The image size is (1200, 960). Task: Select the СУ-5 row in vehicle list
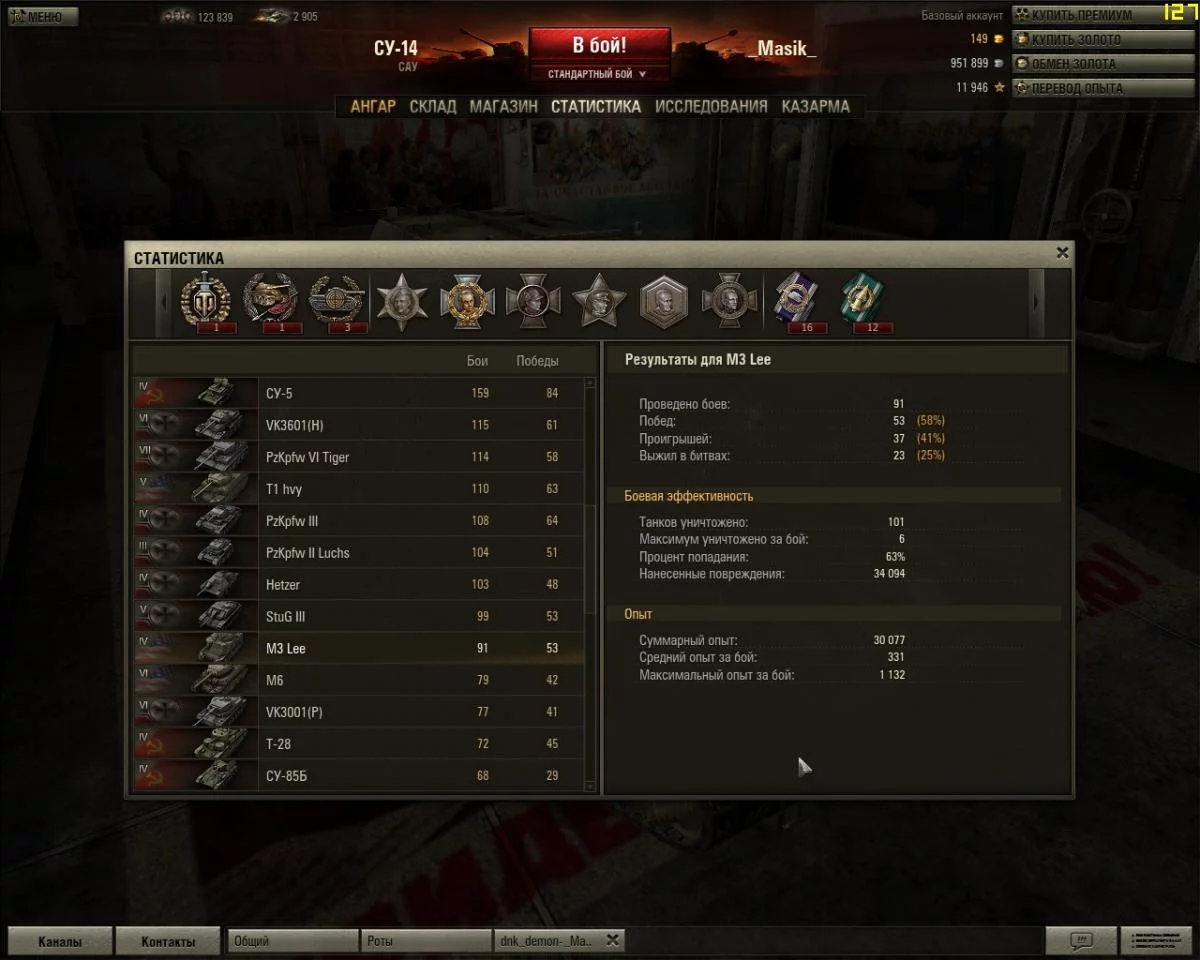tap(360, 393)
